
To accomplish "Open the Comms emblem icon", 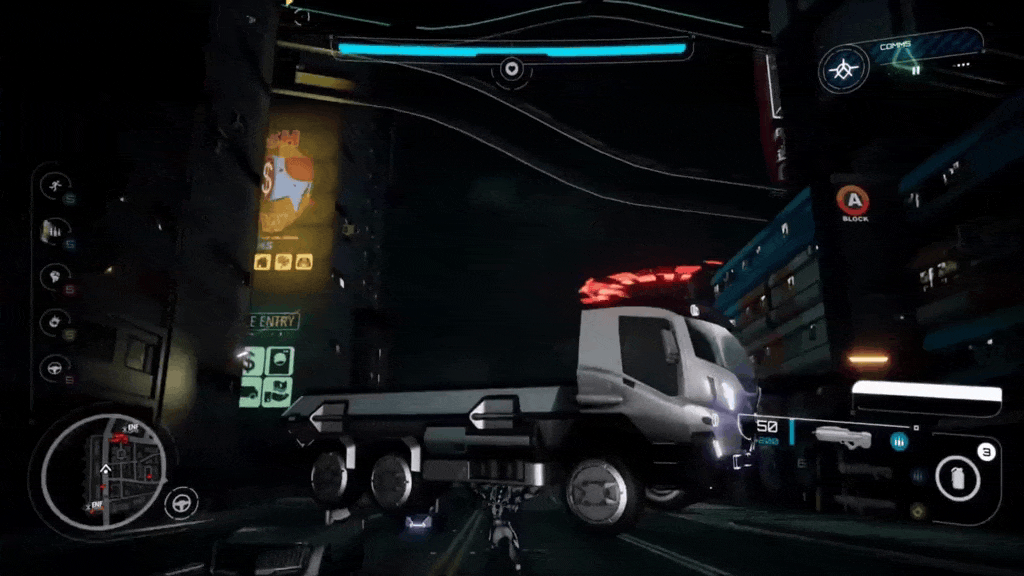I will tap(844, 70).
